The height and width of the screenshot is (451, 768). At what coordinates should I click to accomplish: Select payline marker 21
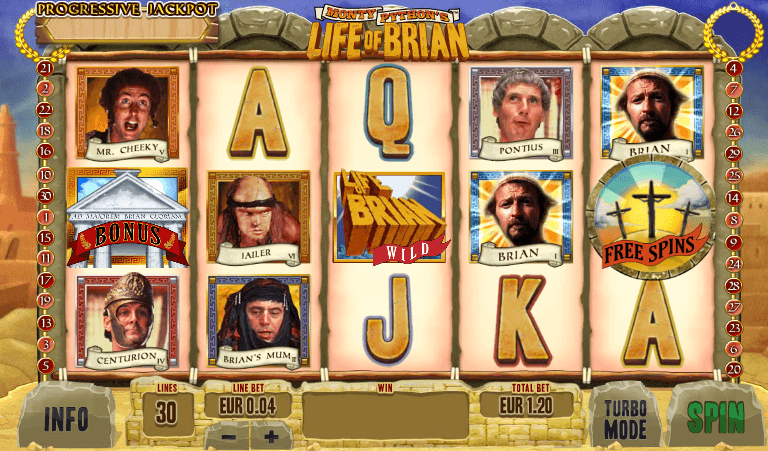pyautogui.click(x=45, y=68)
